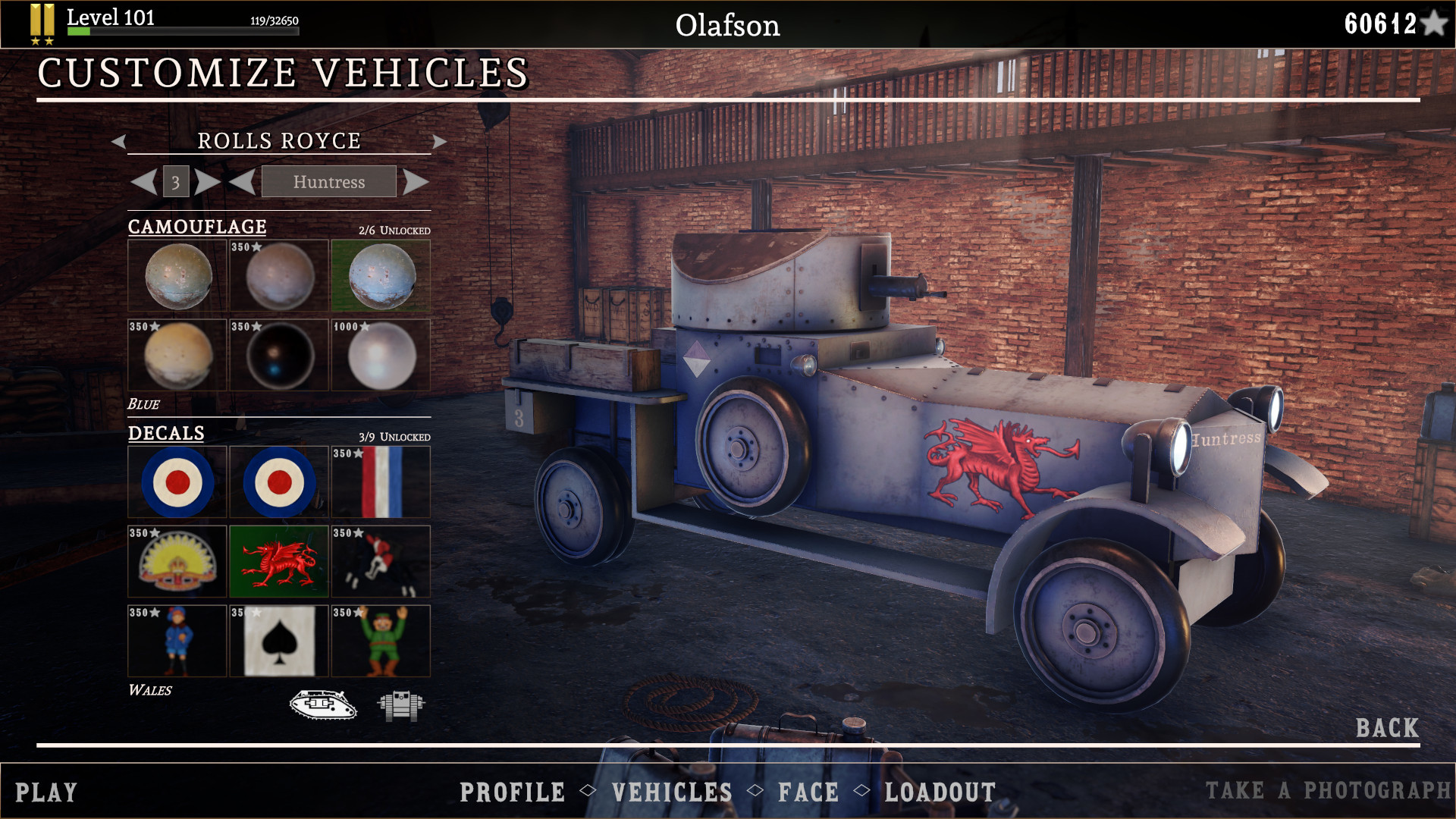Click the BACK button
This screenshot has width=1456, height=819.
click(1387, 726)
